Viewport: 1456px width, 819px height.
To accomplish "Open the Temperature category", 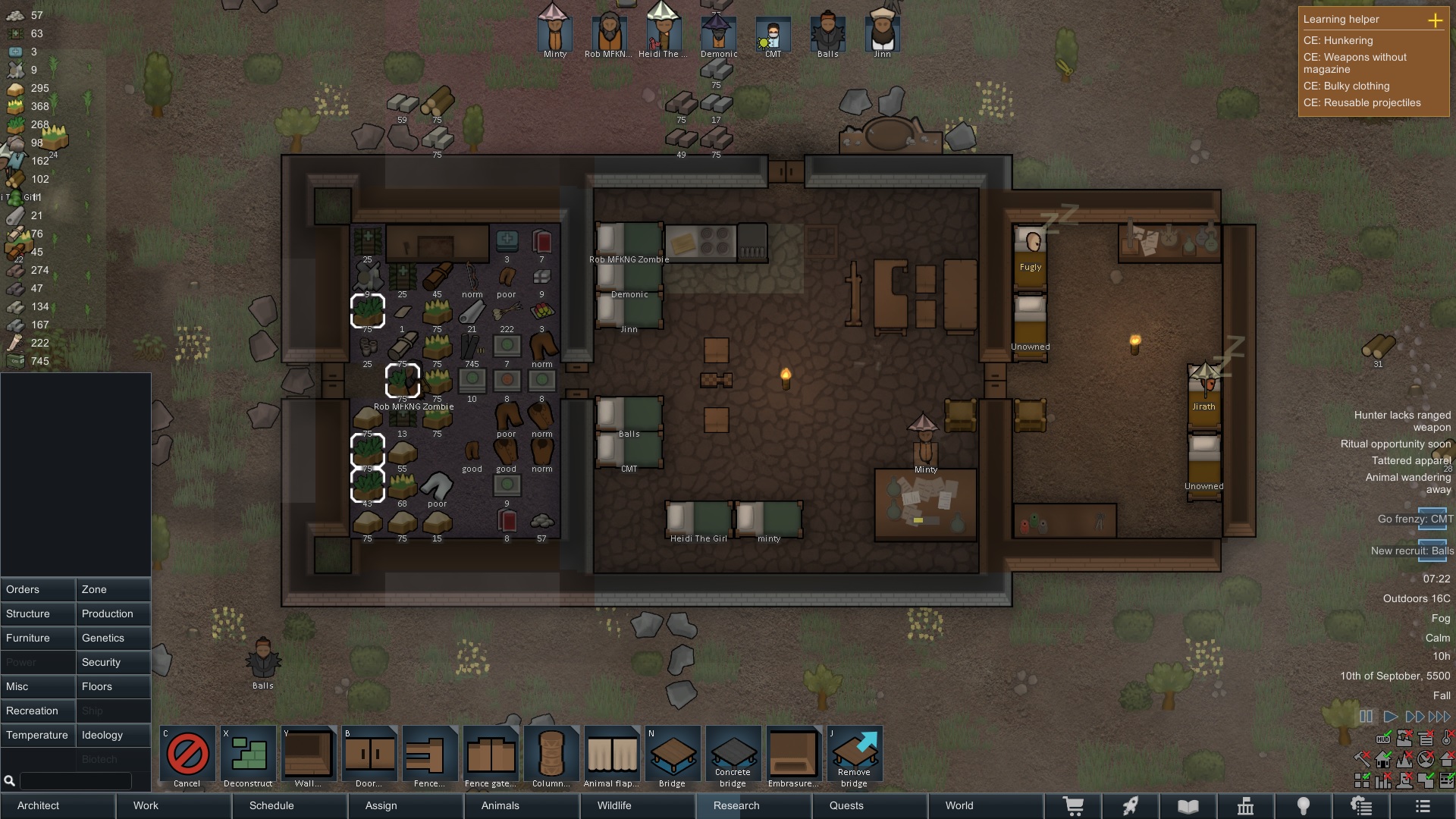I will coord(38,735).
